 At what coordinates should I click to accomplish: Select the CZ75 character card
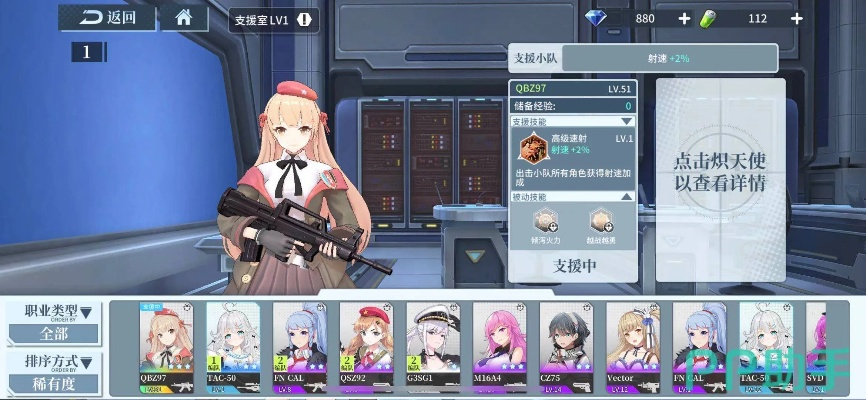566,345
